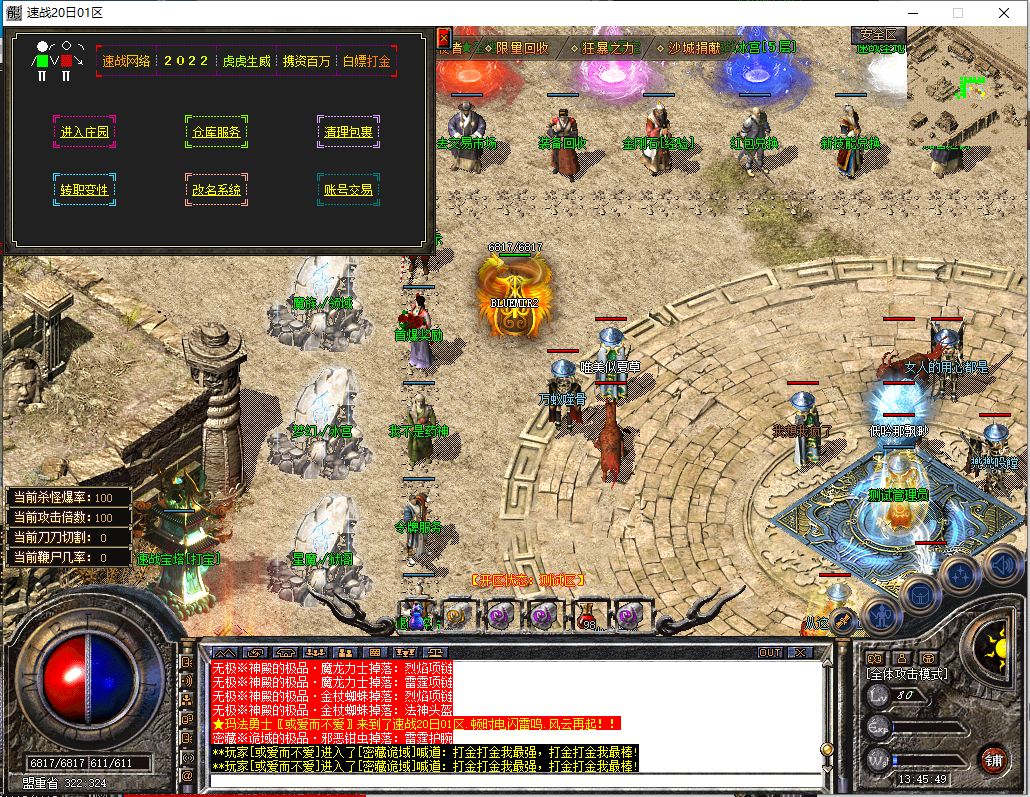This screenshot has height=797, width=1030.
Task: Close the game window
Action: click(x=1005, y=13)
